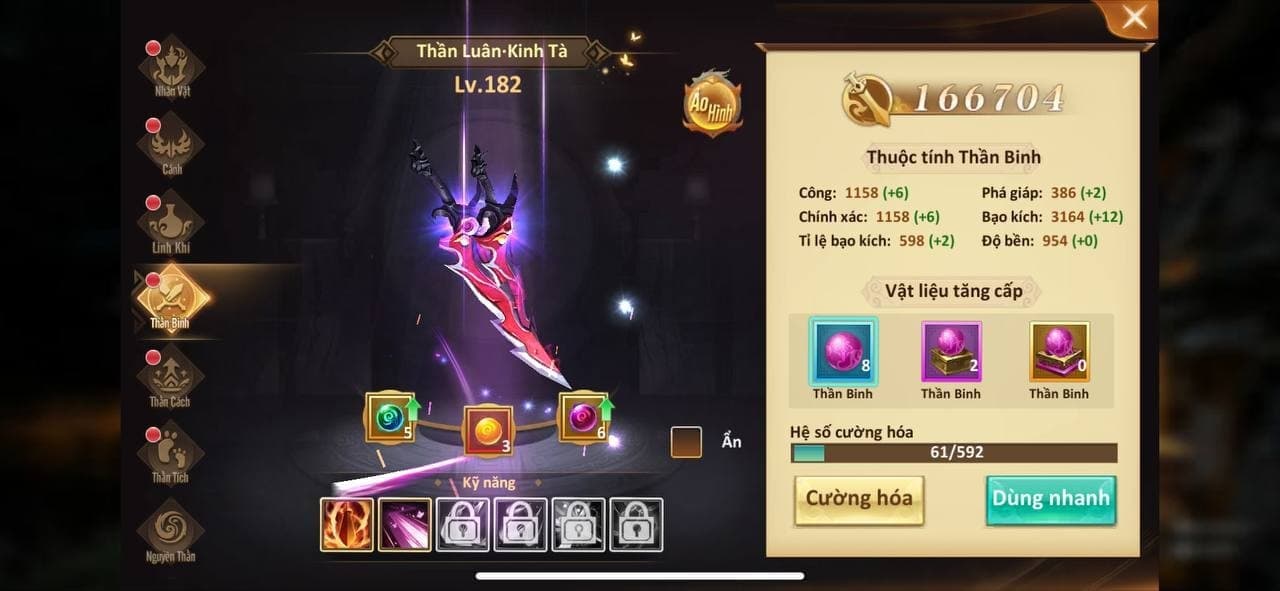The height and width of the screenshot is (591, 1280).
Task: Inspect the purple streak skill icon
Action: point(405,525)
